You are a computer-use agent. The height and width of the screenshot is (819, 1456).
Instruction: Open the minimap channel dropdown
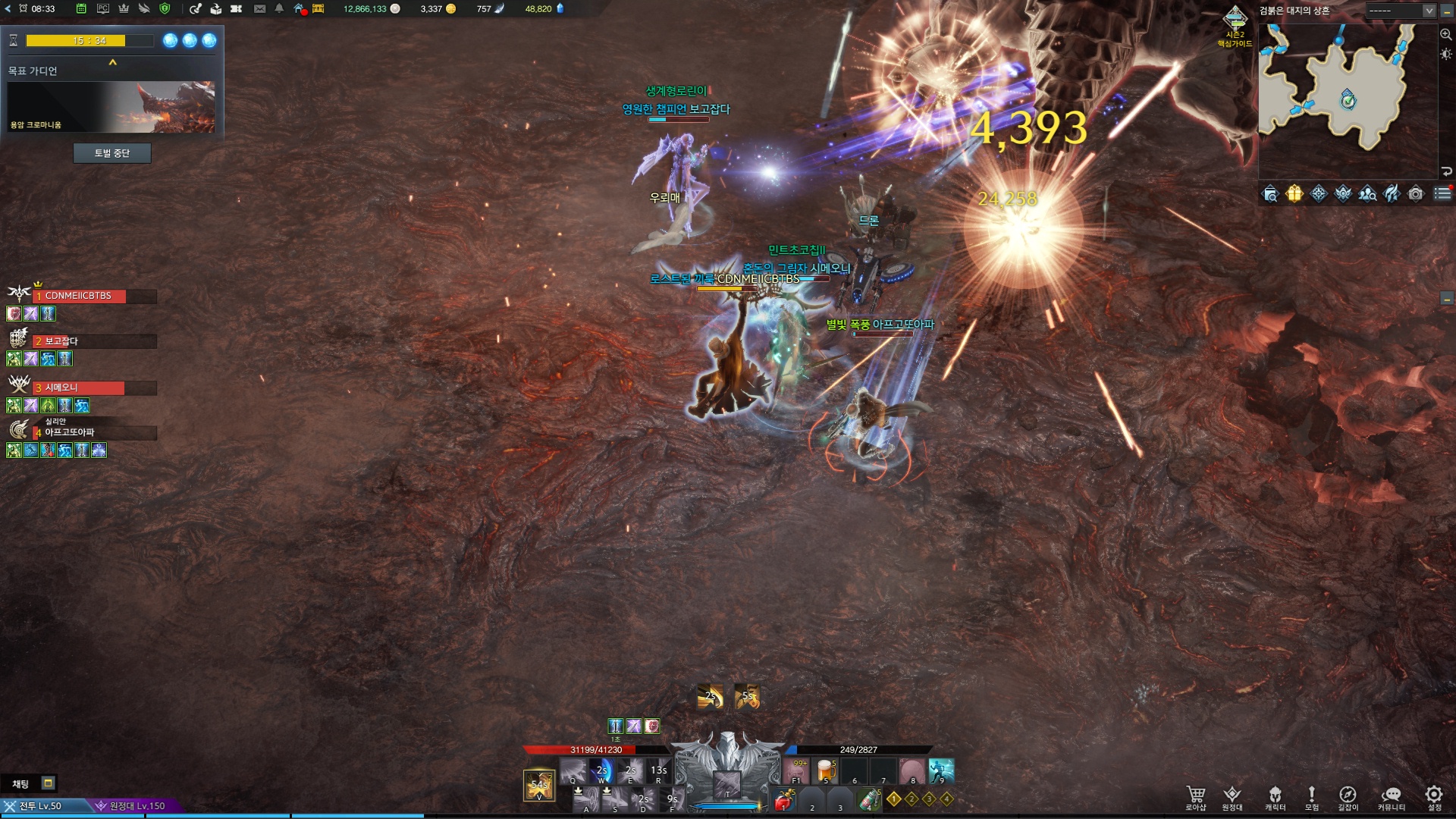[x=1429, y=11]
